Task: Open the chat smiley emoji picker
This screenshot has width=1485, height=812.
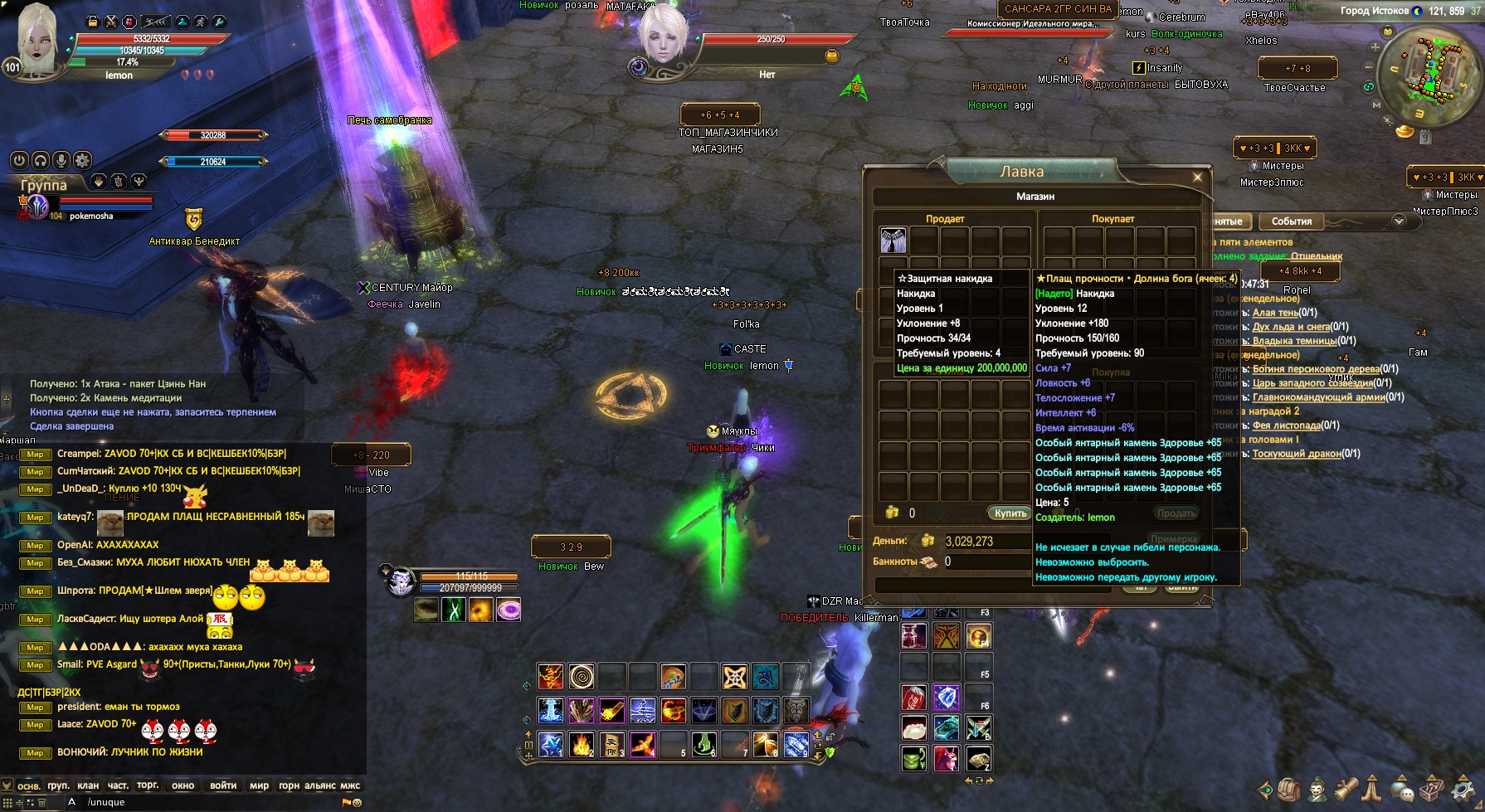Action: click(358, 803)
